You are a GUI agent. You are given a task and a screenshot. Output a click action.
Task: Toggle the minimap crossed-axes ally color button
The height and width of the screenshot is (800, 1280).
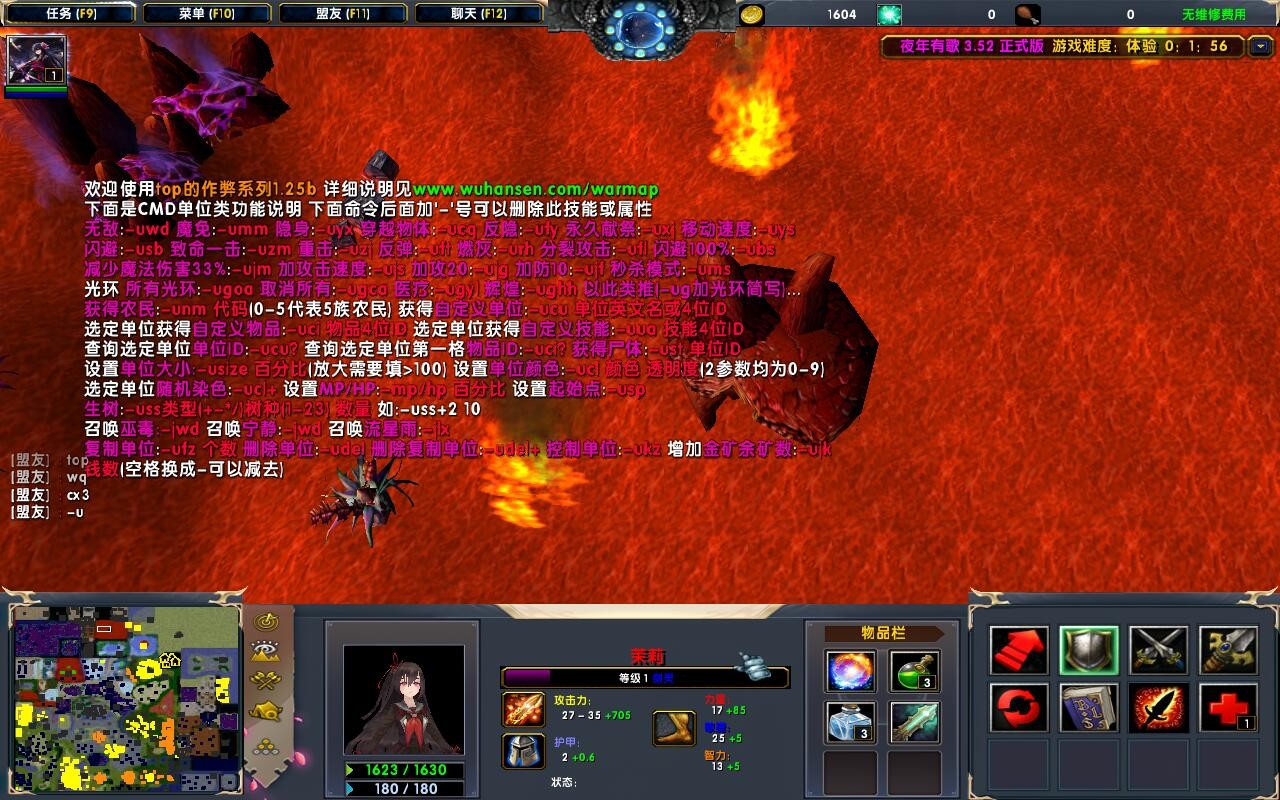pos(265,681)
